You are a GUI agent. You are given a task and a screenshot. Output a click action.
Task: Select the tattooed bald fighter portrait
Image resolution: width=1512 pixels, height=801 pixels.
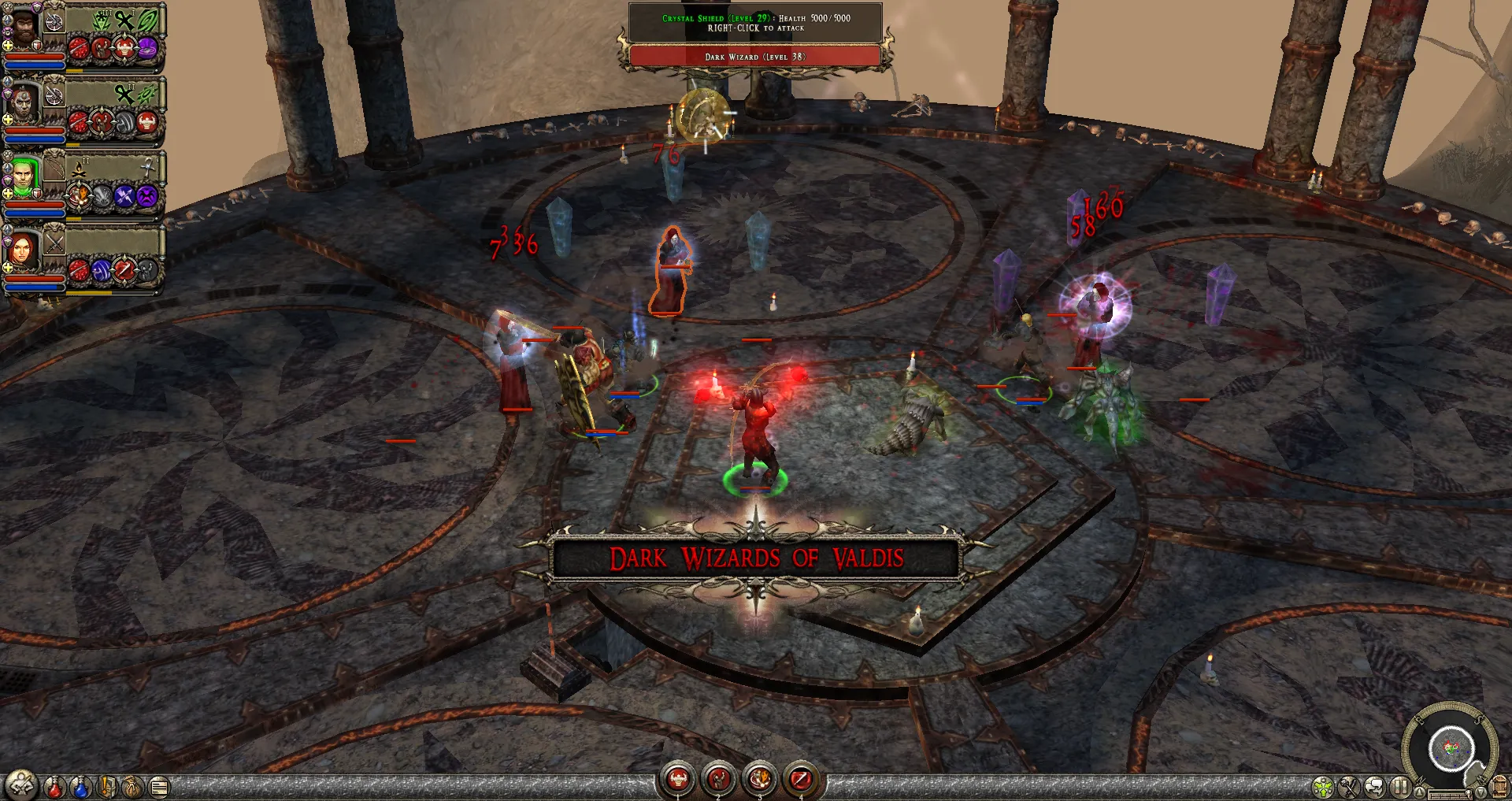coord(24,104)
